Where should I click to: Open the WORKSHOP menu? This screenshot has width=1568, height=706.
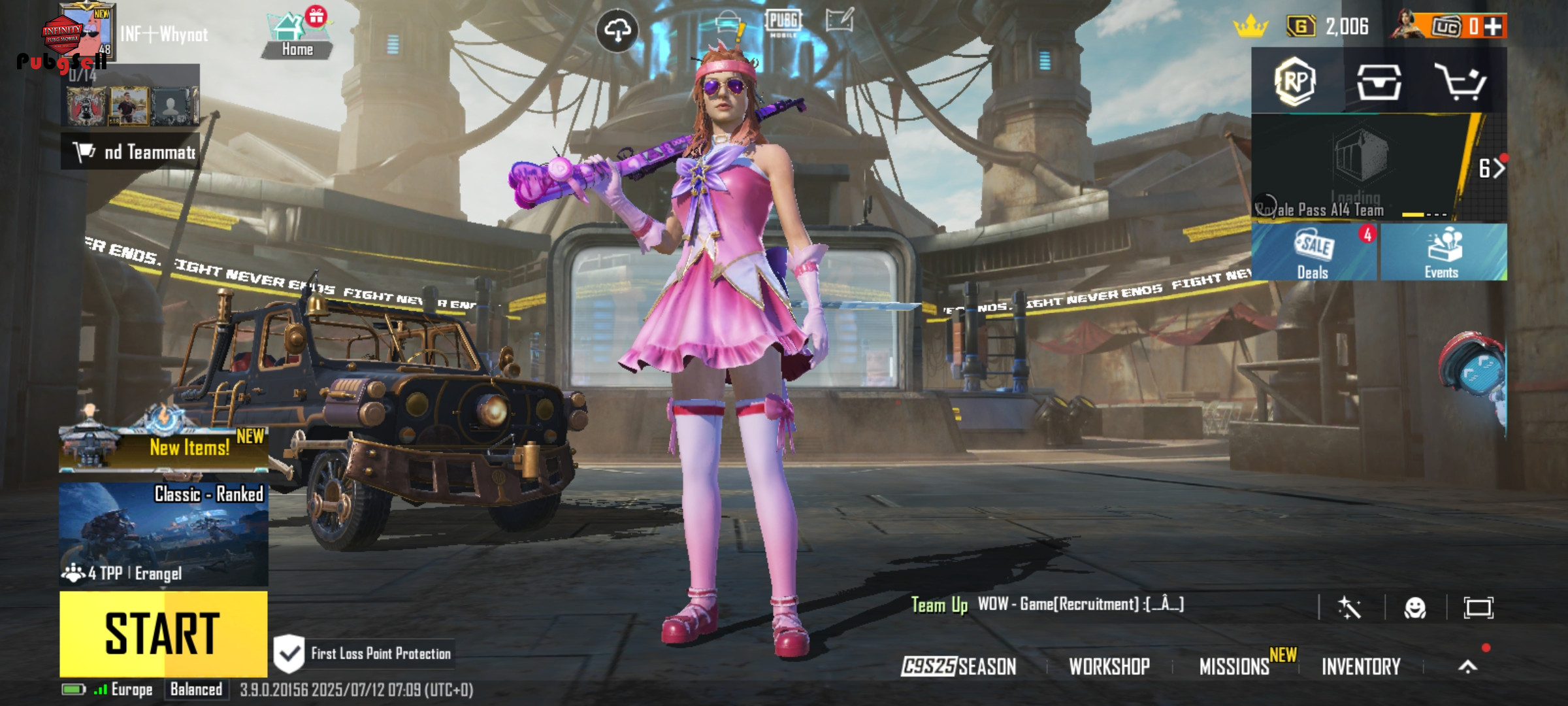[1109, 666]
